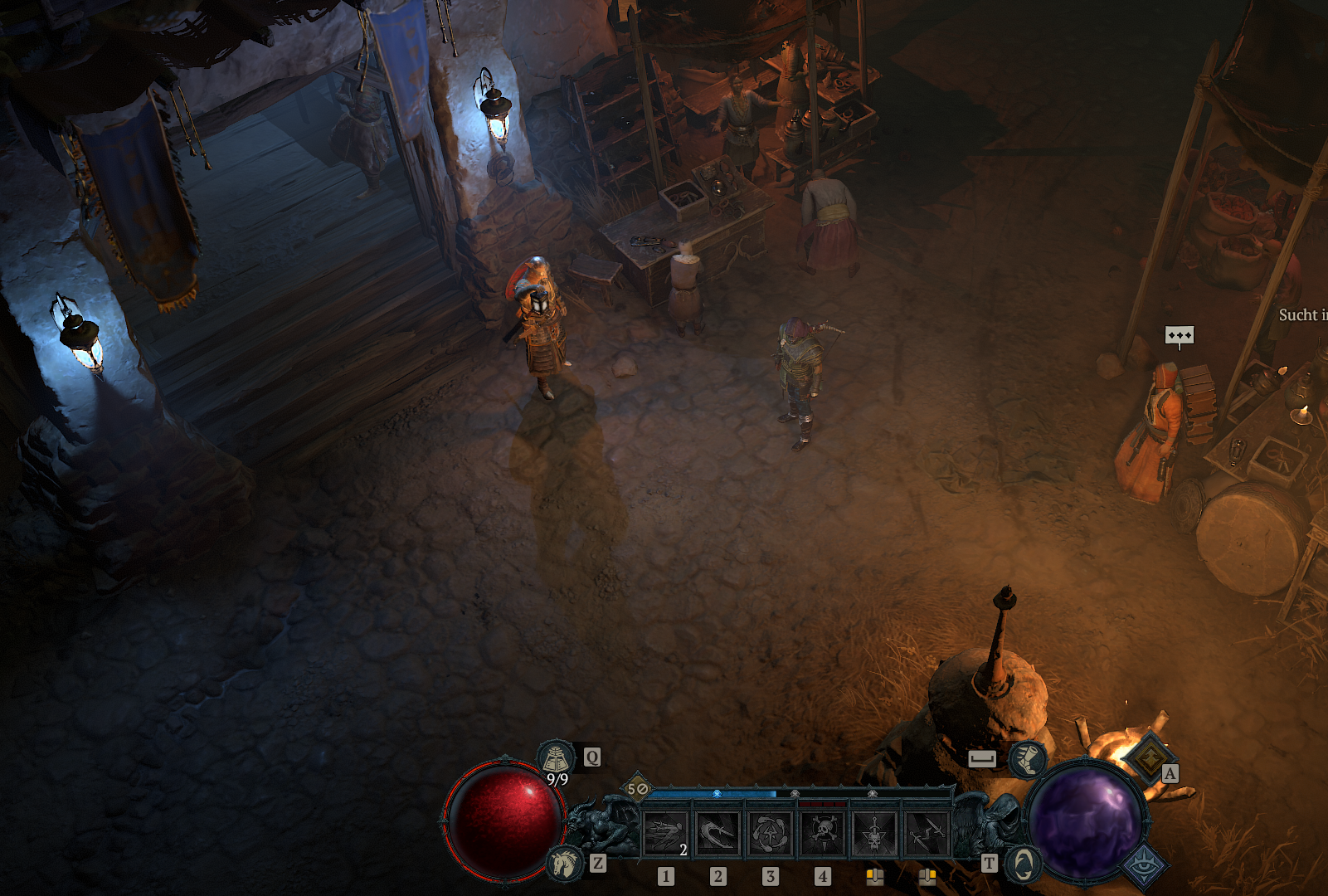The width and height of the screenshot is (1328, 896).
Task: Click the golden diamond emblem by the orb
Action: [1150, 757]
